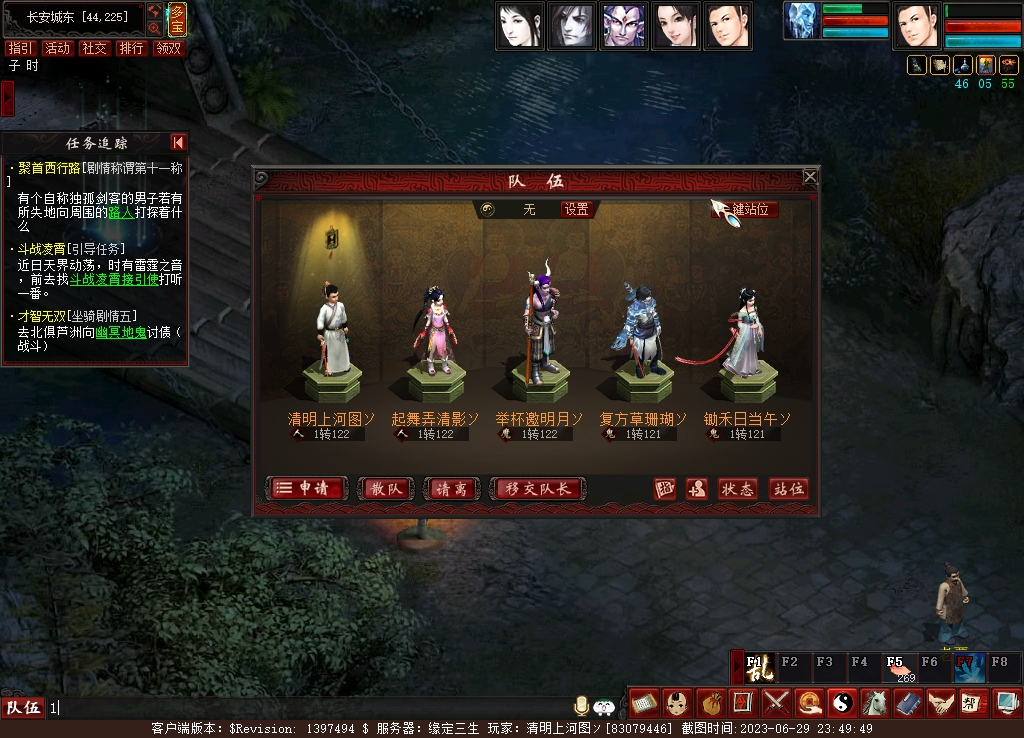Open the 指引 guide menu
The height and width of the screenshot is (738, 1024).
tap(19, 48)
